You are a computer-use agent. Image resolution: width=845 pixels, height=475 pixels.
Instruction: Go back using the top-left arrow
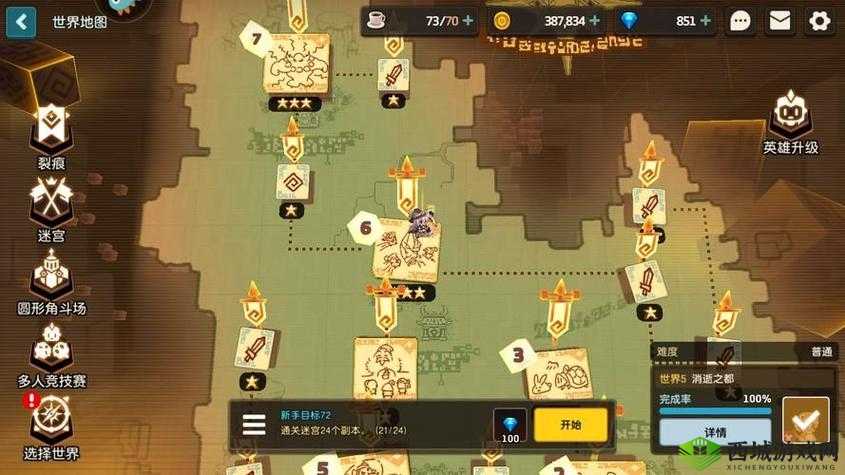[20, 21]
